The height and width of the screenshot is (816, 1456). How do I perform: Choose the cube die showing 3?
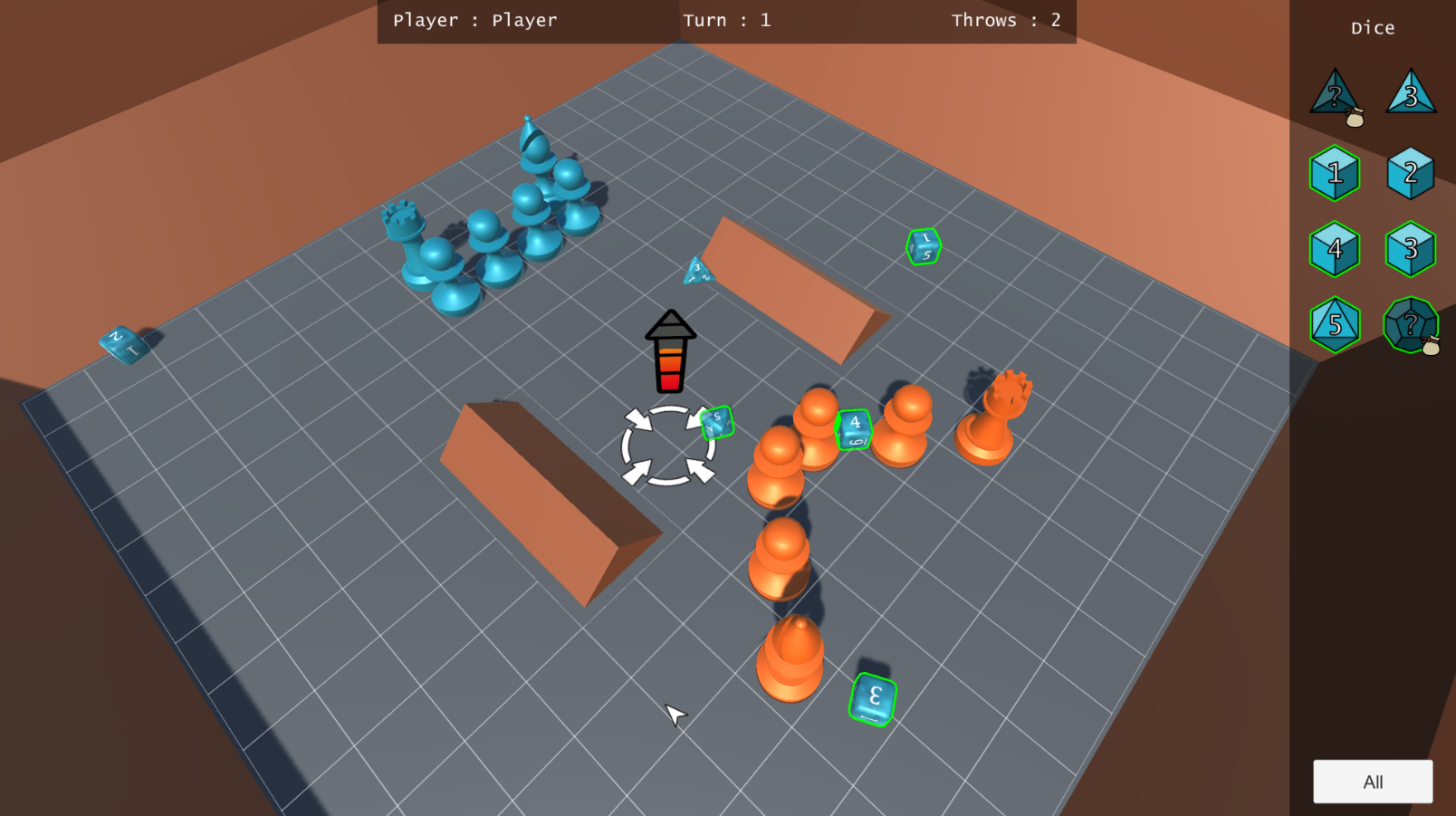point(1411,249)
